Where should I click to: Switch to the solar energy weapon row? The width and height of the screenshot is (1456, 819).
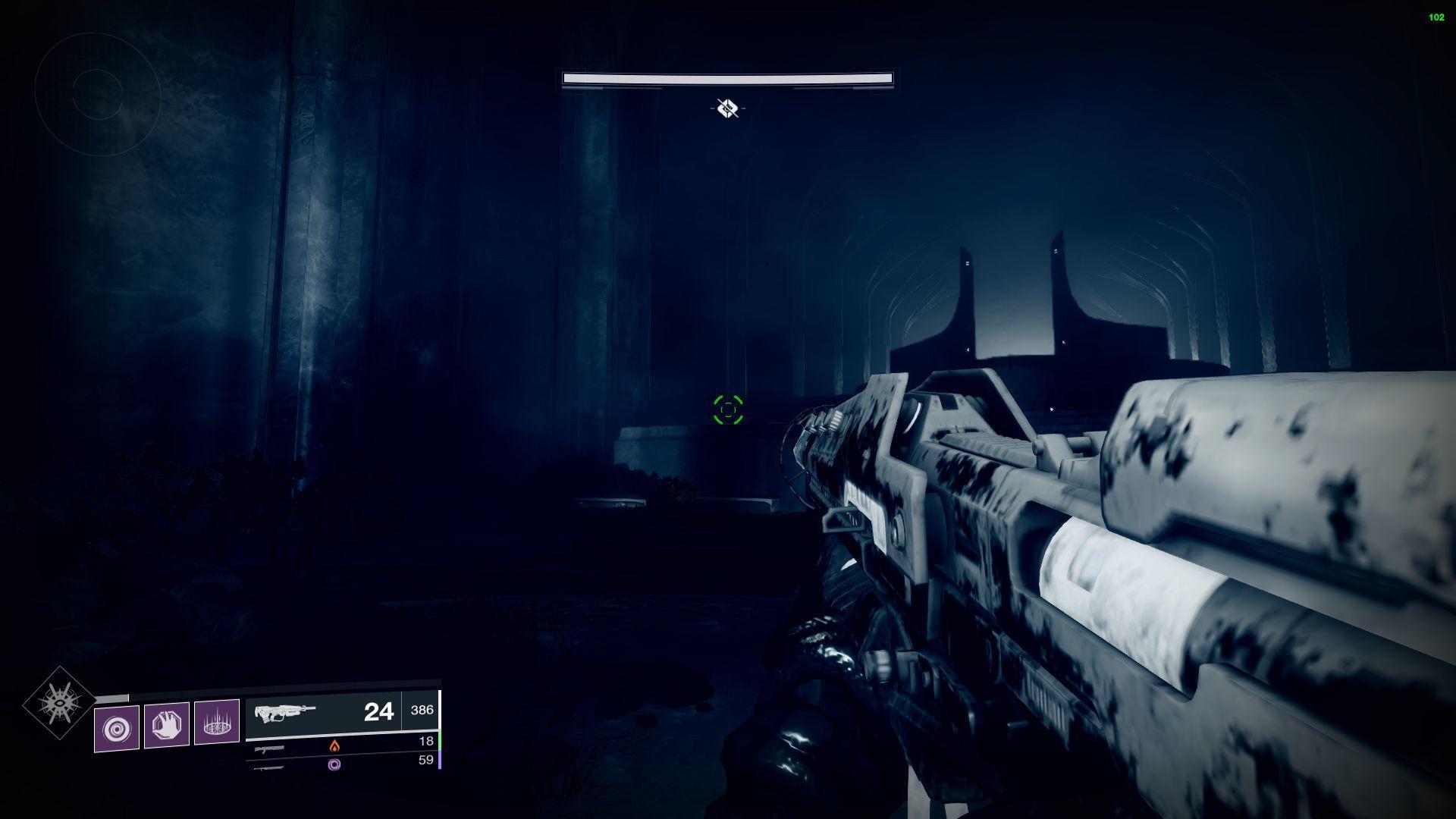click(341, 745)
